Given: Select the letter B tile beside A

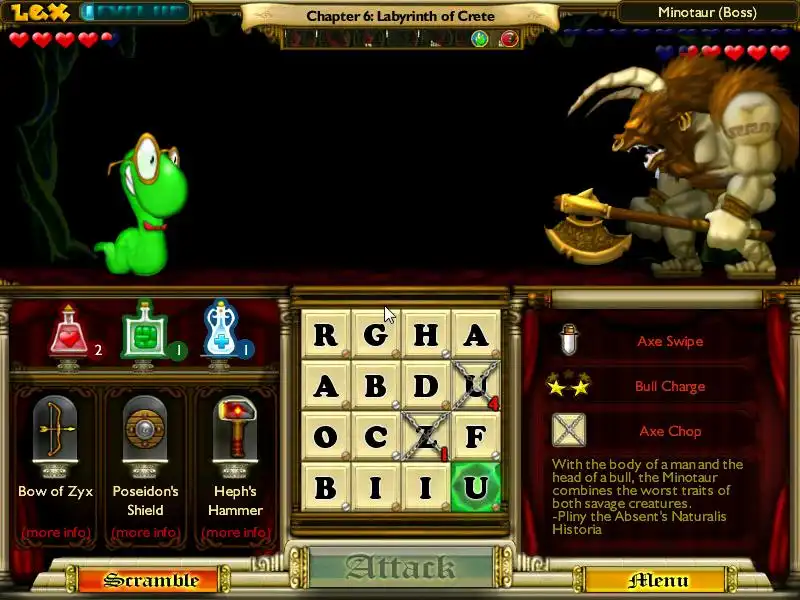Looking at the screenshot, I should coord(376,385).
